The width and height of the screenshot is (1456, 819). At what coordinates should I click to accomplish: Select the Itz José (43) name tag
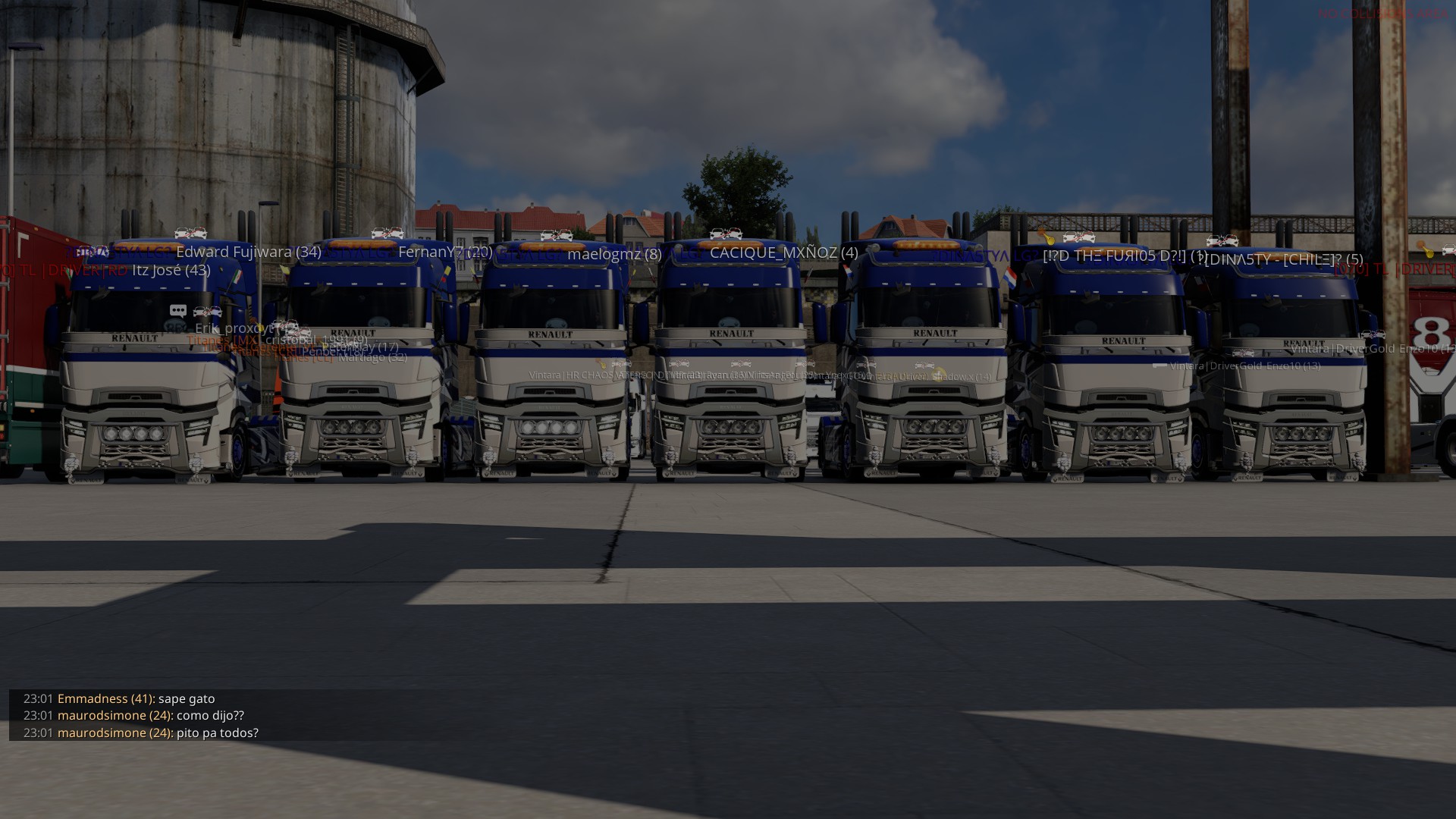171,270
